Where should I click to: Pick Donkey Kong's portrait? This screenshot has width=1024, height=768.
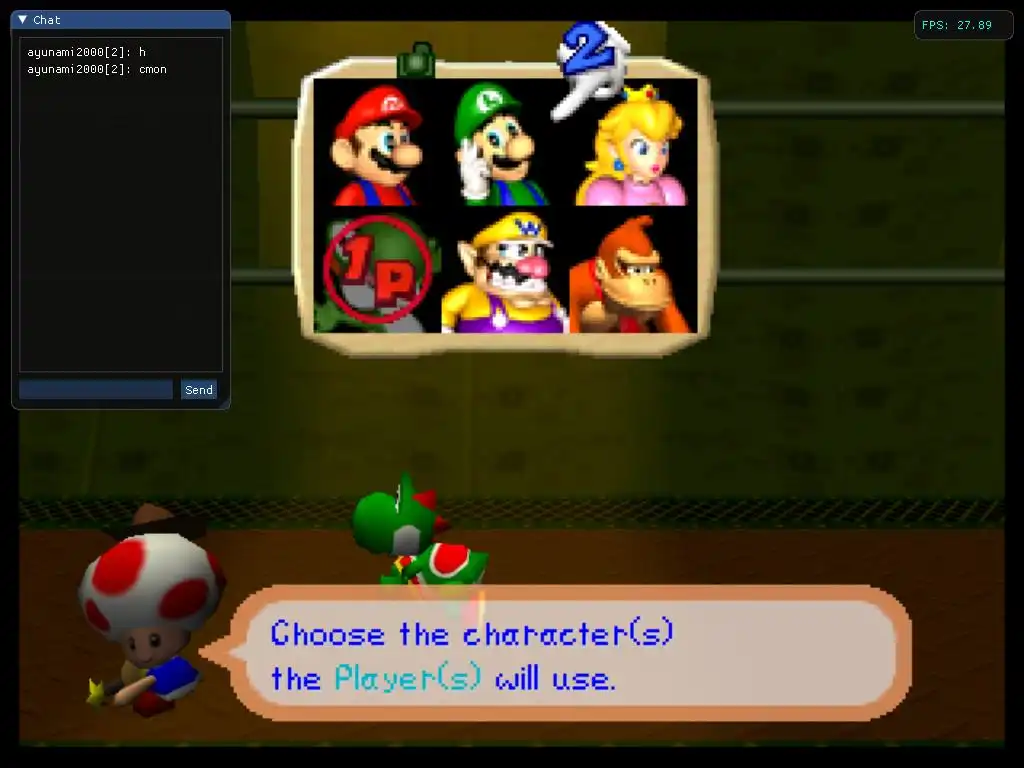[x=630, y=272]
